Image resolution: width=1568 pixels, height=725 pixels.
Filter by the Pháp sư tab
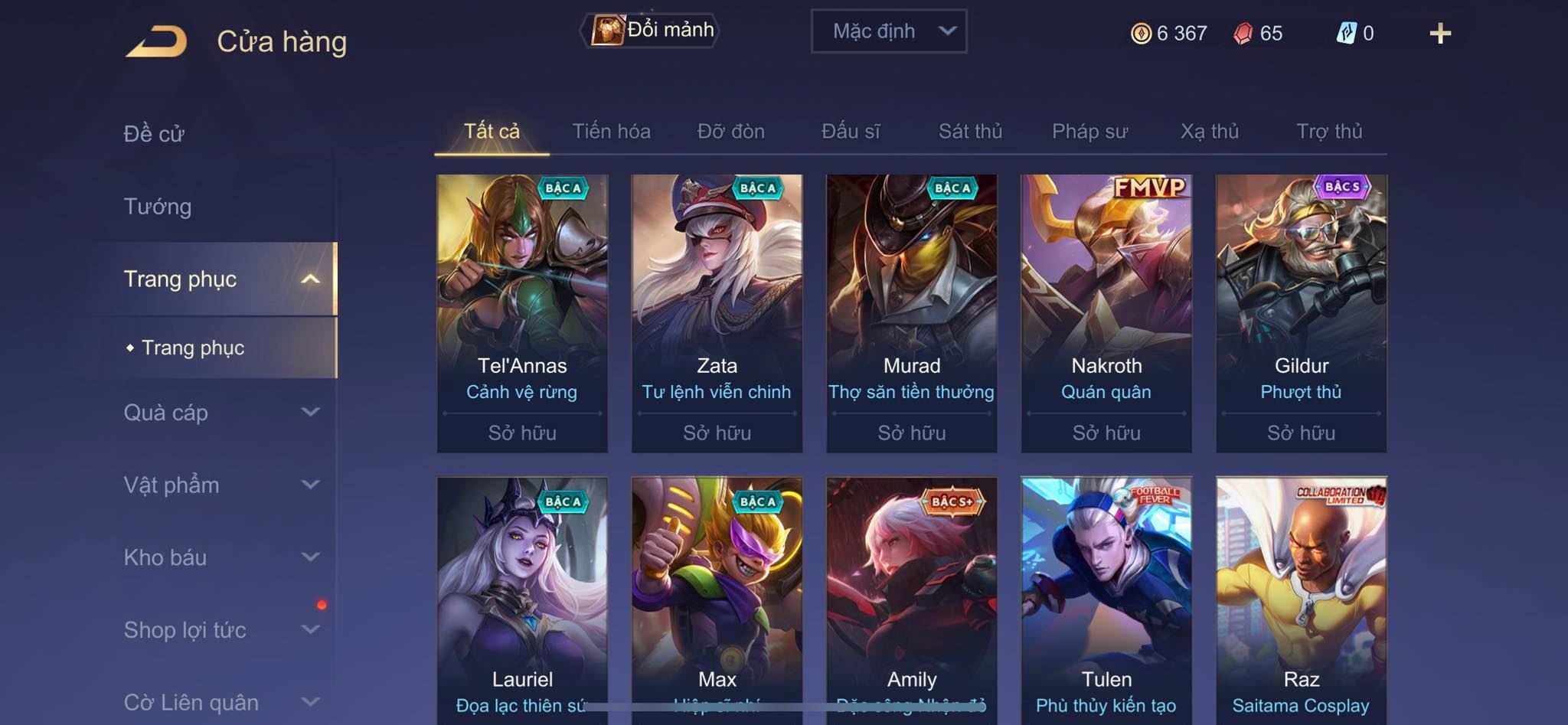click(1089, 132)
